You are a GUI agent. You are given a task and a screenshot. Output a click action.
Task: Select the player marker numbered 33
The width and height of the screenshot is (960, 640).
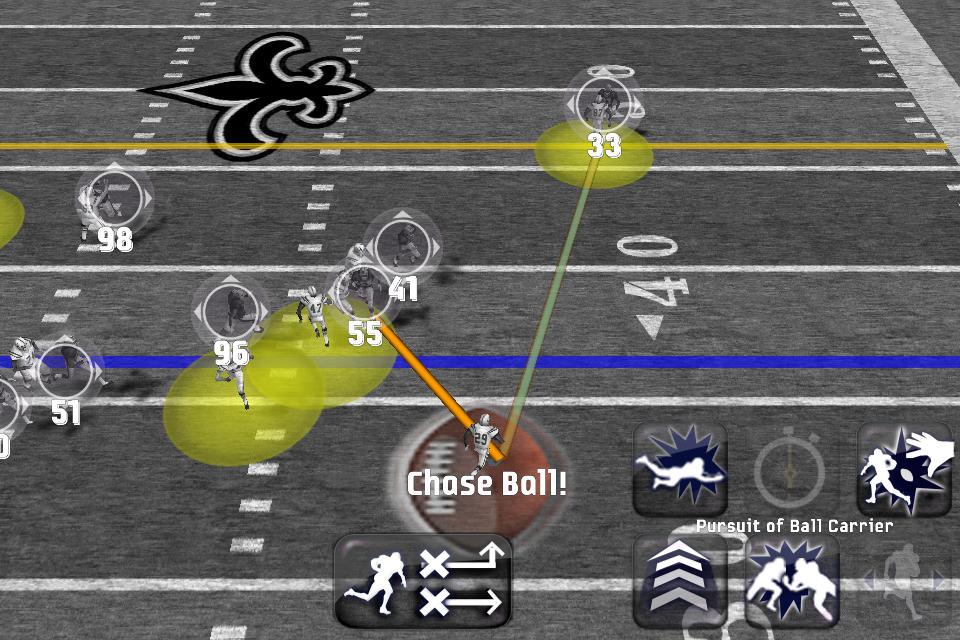tap(603, 103)
